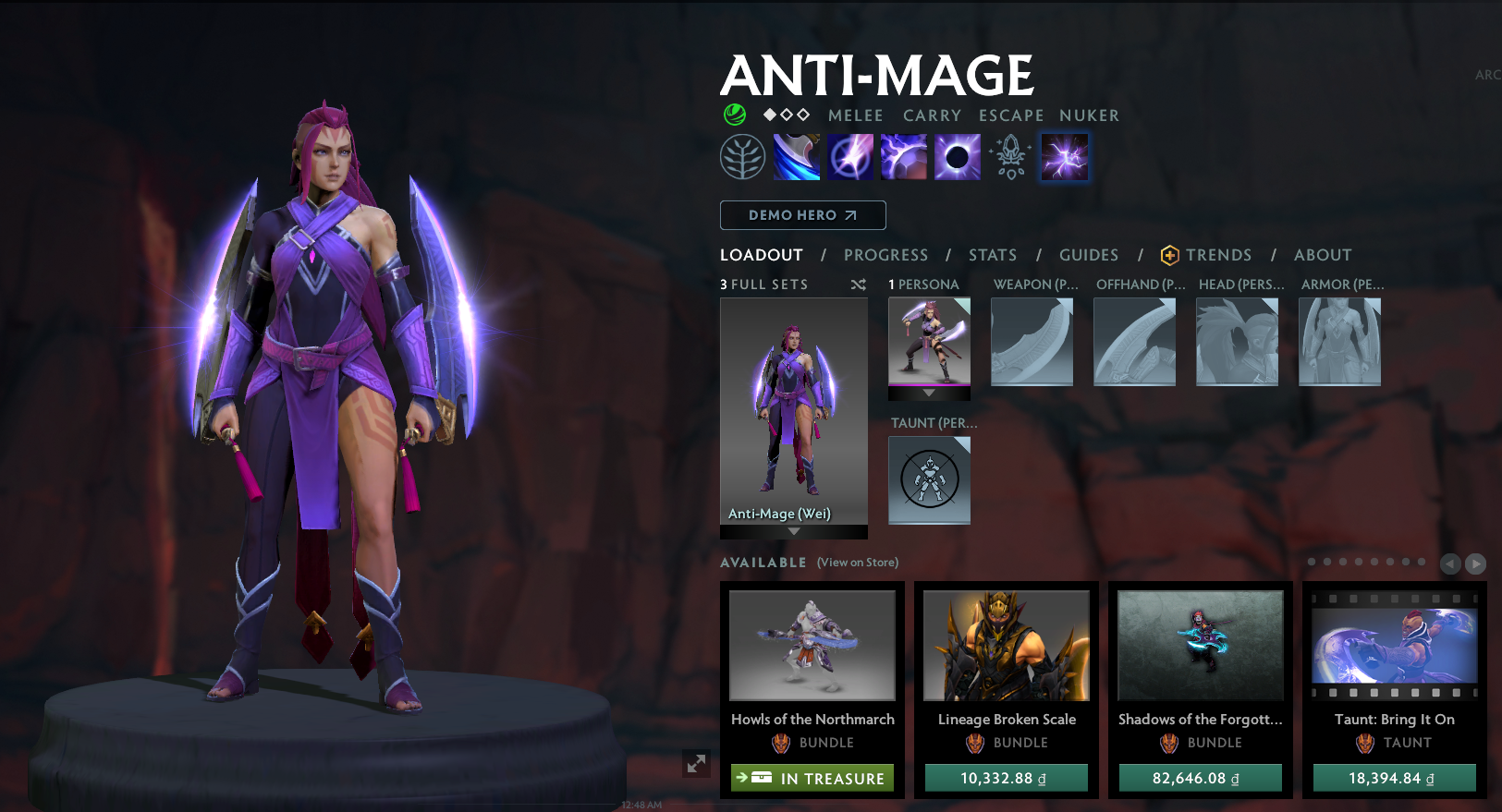Open the About tab
Viewport: 1502px width, 812px height.
tap(1322, 255)
